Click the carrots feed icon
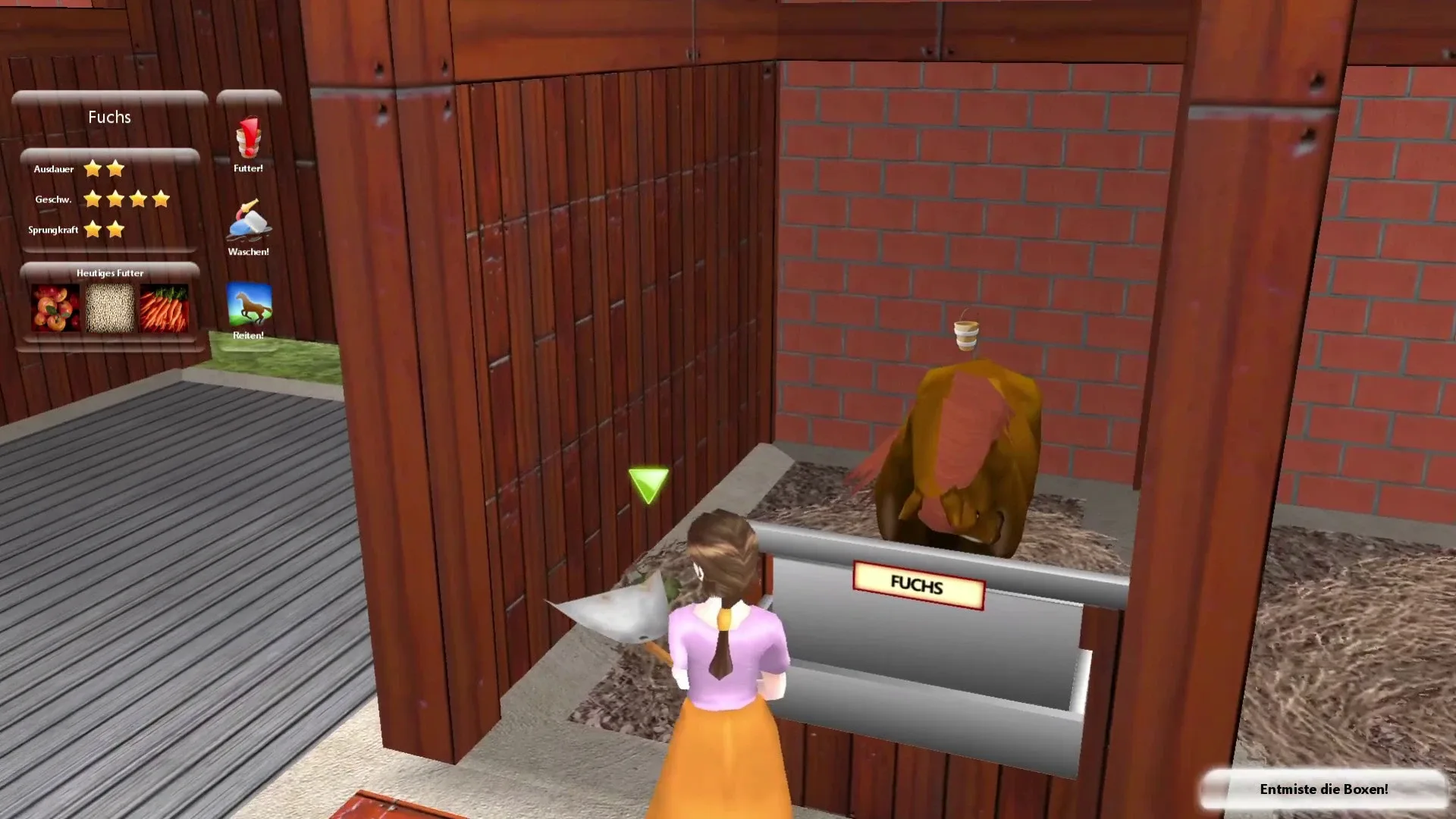1456x819 pixels. (165, 309)
